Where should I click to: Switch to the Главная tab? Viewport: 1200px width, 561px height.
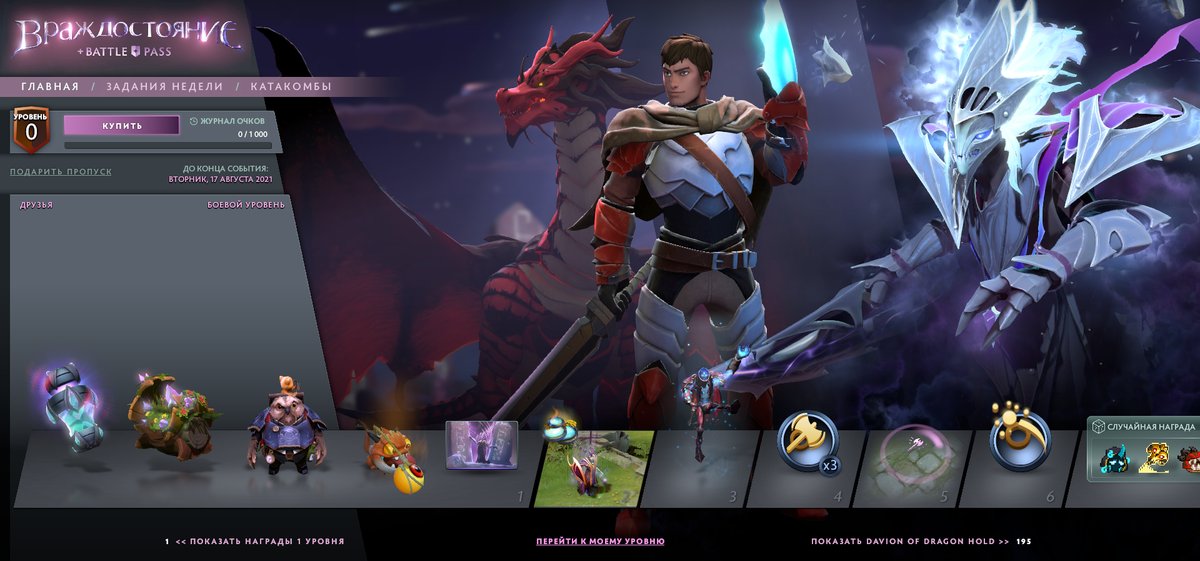50,87
